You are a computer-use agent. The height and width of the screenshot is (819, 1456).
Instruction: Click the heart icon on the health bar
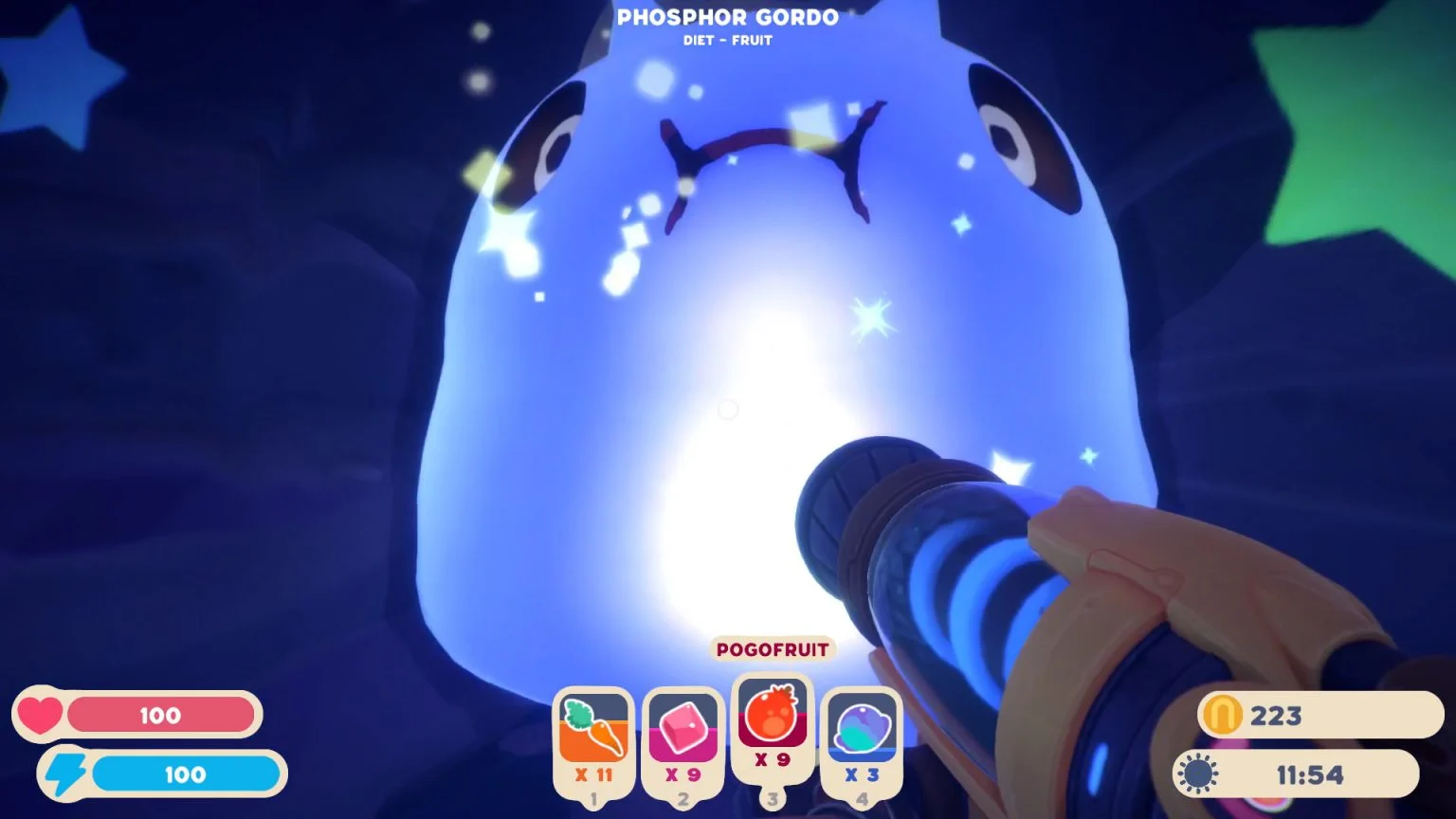40,716
